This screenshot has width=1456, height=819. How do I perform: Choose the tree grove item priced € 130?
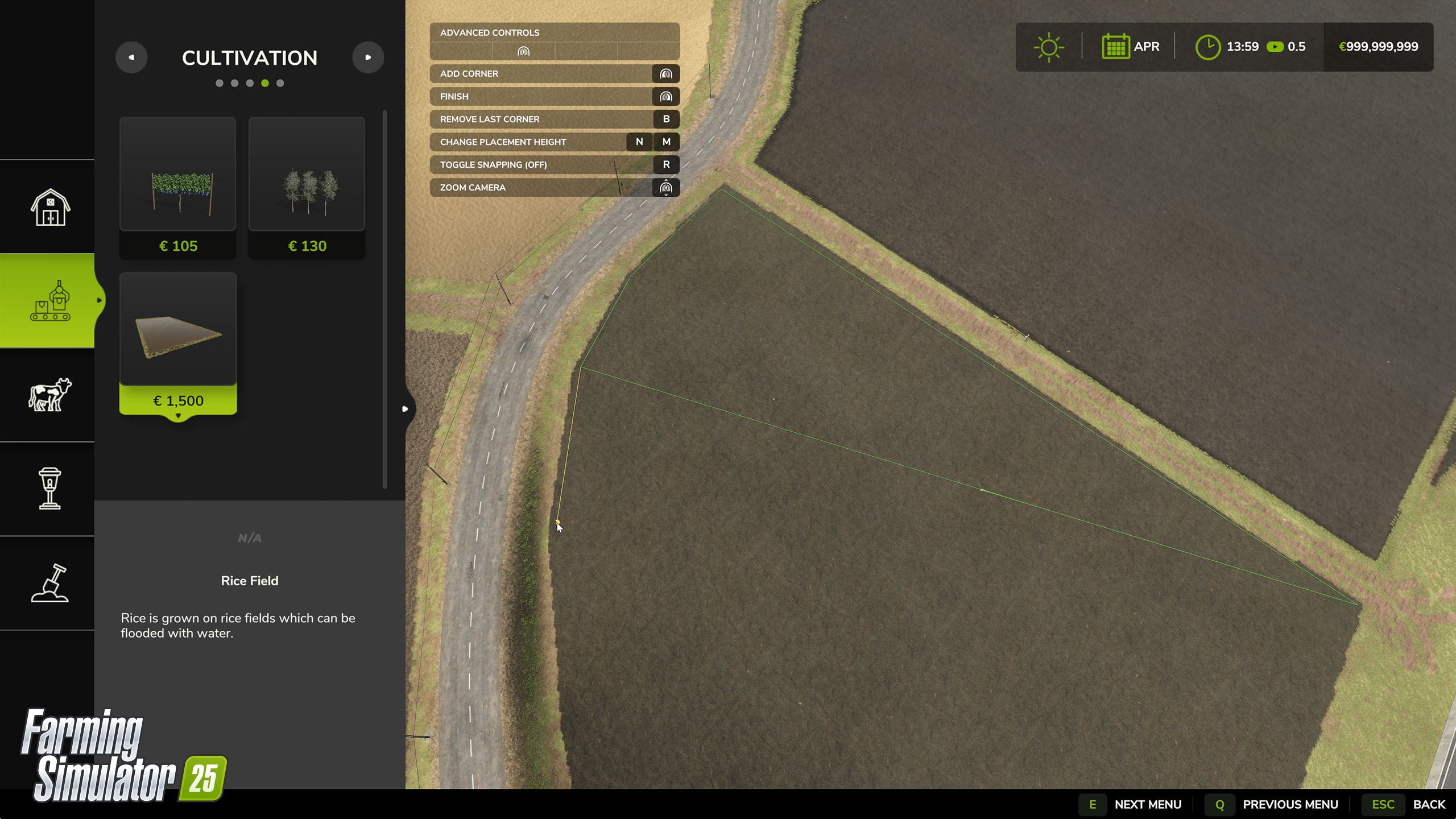click(307, 188)
